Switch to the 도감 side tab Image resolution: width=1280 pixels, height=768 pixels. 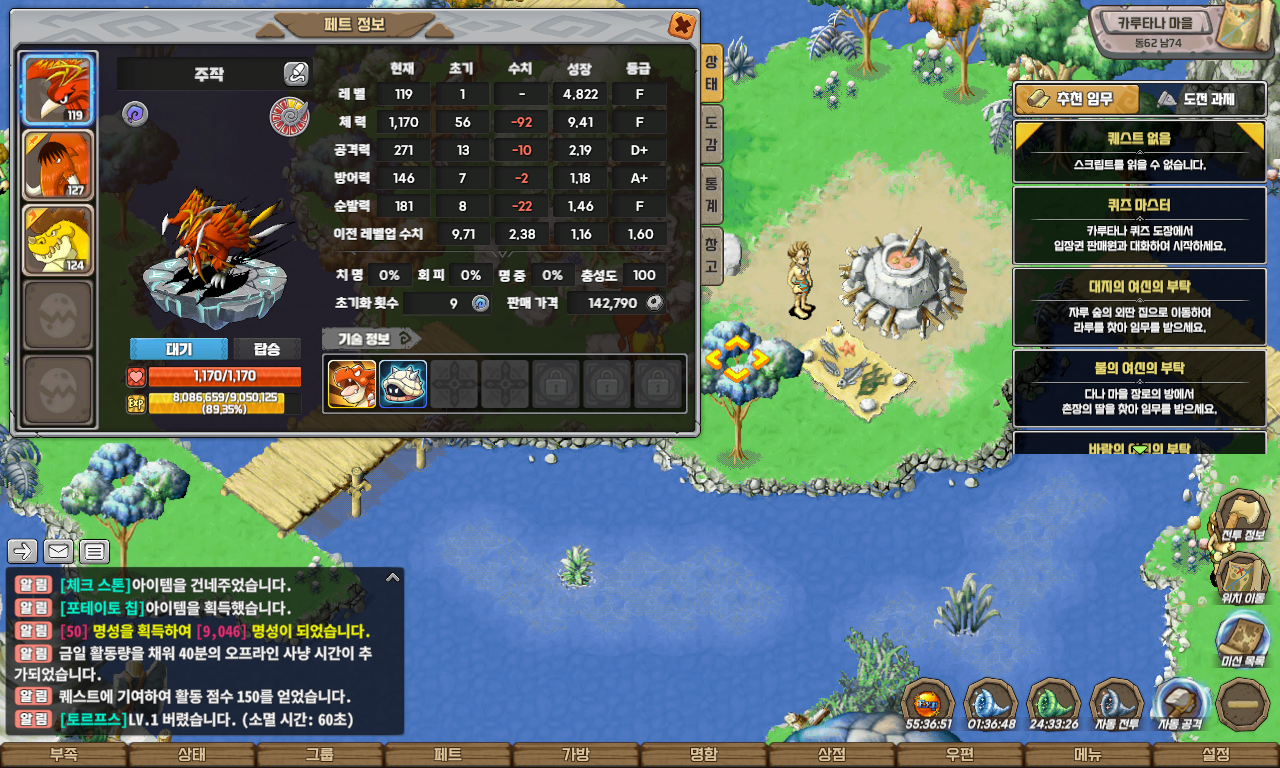[x=711, y=136]
